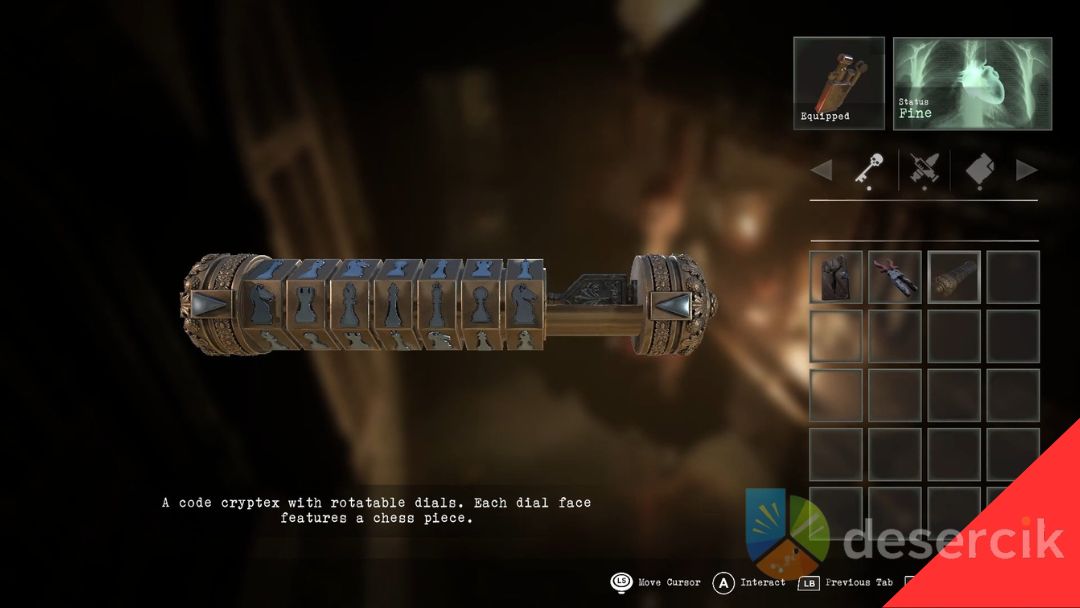The height and width of the screenshot is (608, 1080).
Task: Select the equipped item slot
Action: (x=839, y=84)
